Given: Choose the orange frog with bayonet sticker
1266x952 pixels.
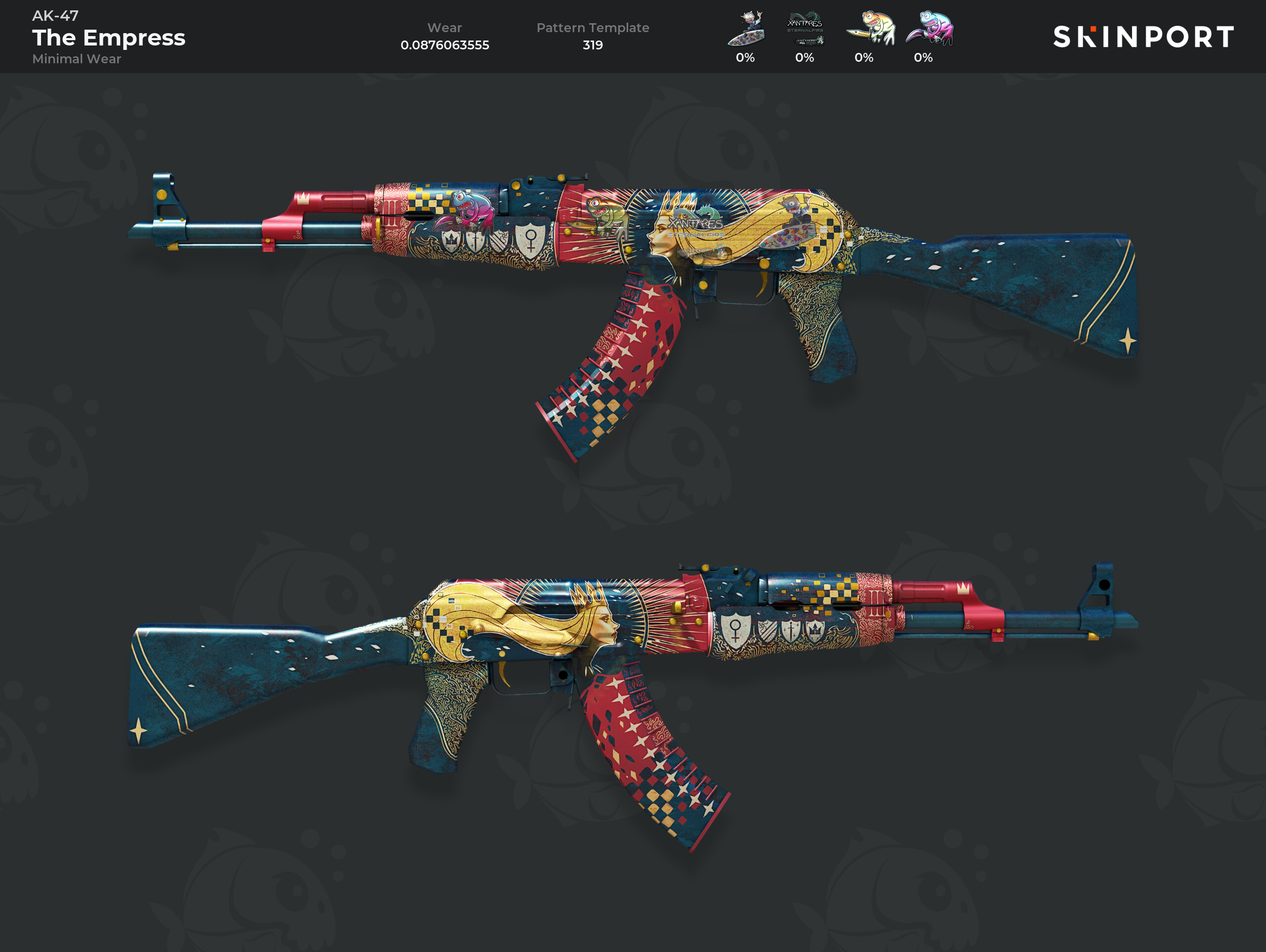Looking at the screenshot, I should [x=870, y=29].
